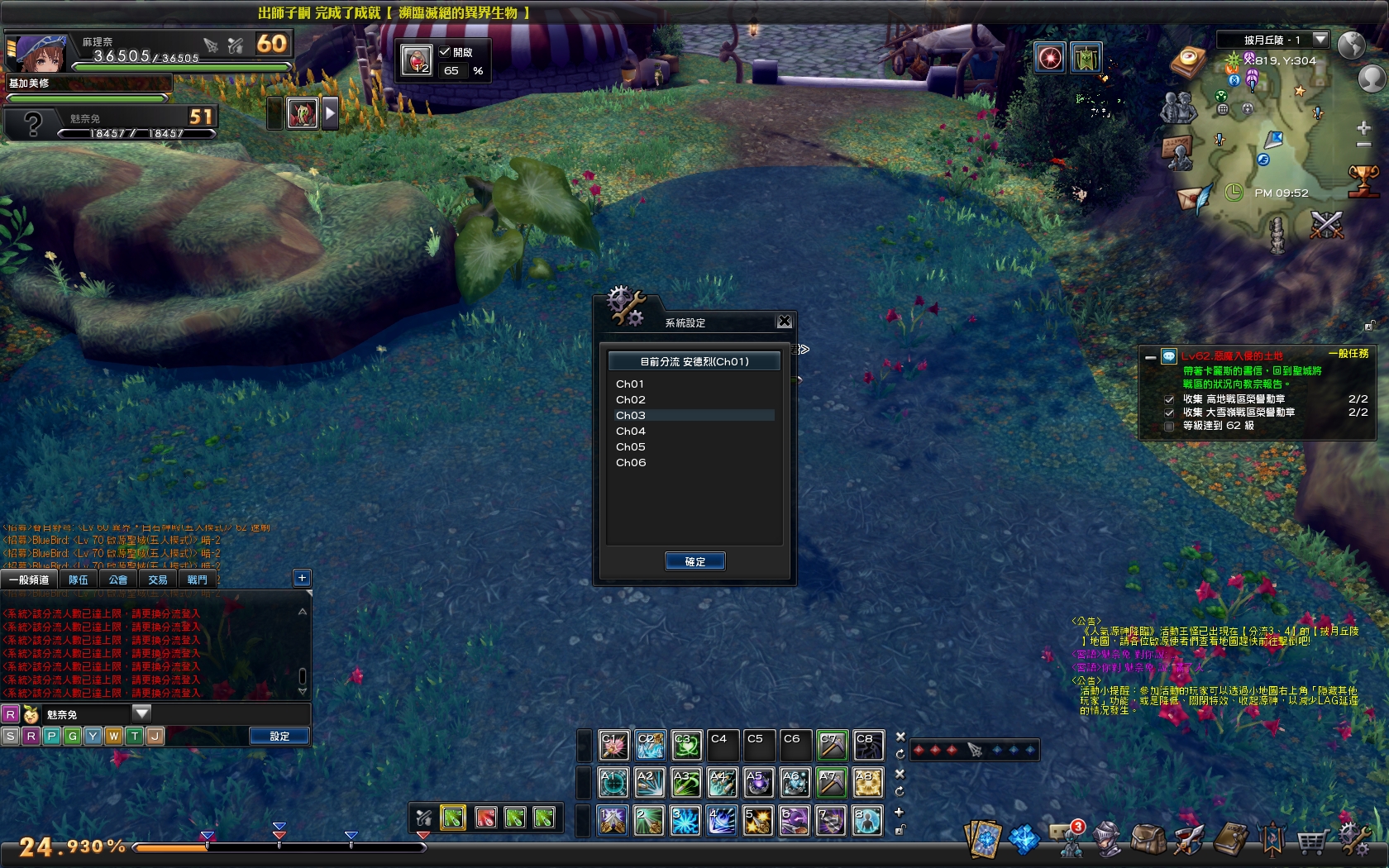Open the world map globe icon near minimap
Viewport: 1389px width, 868px height.
1353,45
